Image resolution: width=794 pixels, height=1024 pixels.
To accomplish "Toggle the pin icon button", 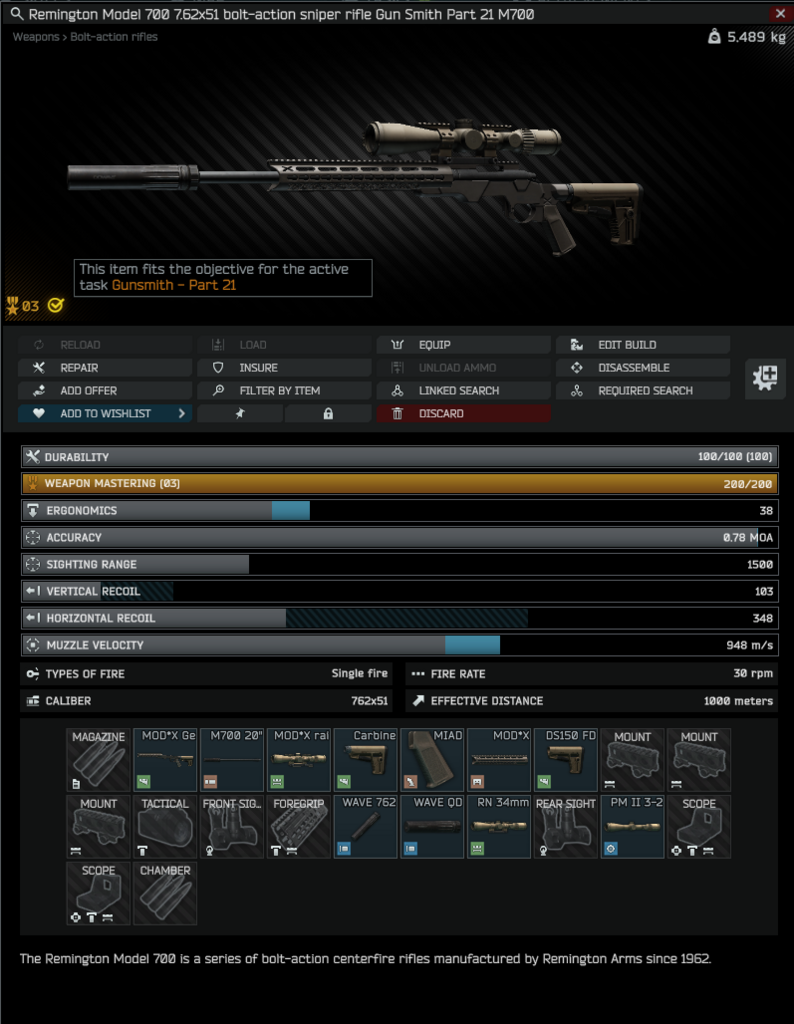I will click(x=240, y=413).
